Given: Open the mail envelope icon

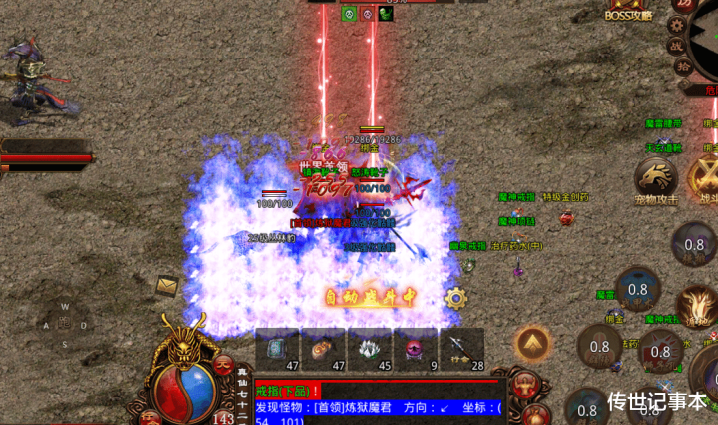Looking at the screenshot, I should [167, 285].
